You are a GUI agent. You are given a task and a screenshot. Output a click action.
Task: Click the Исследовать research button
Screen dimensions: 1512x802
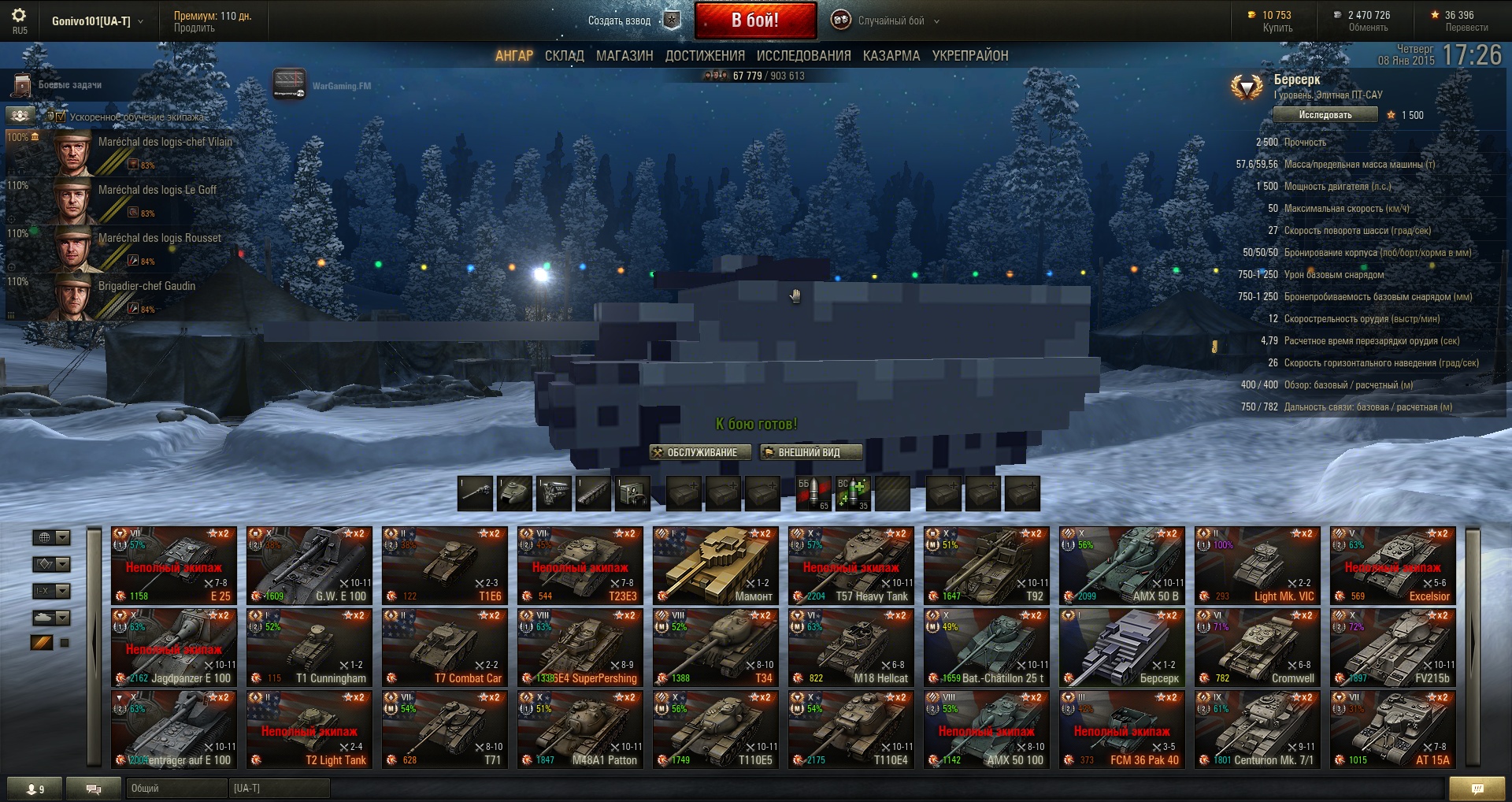point(1325,115)
